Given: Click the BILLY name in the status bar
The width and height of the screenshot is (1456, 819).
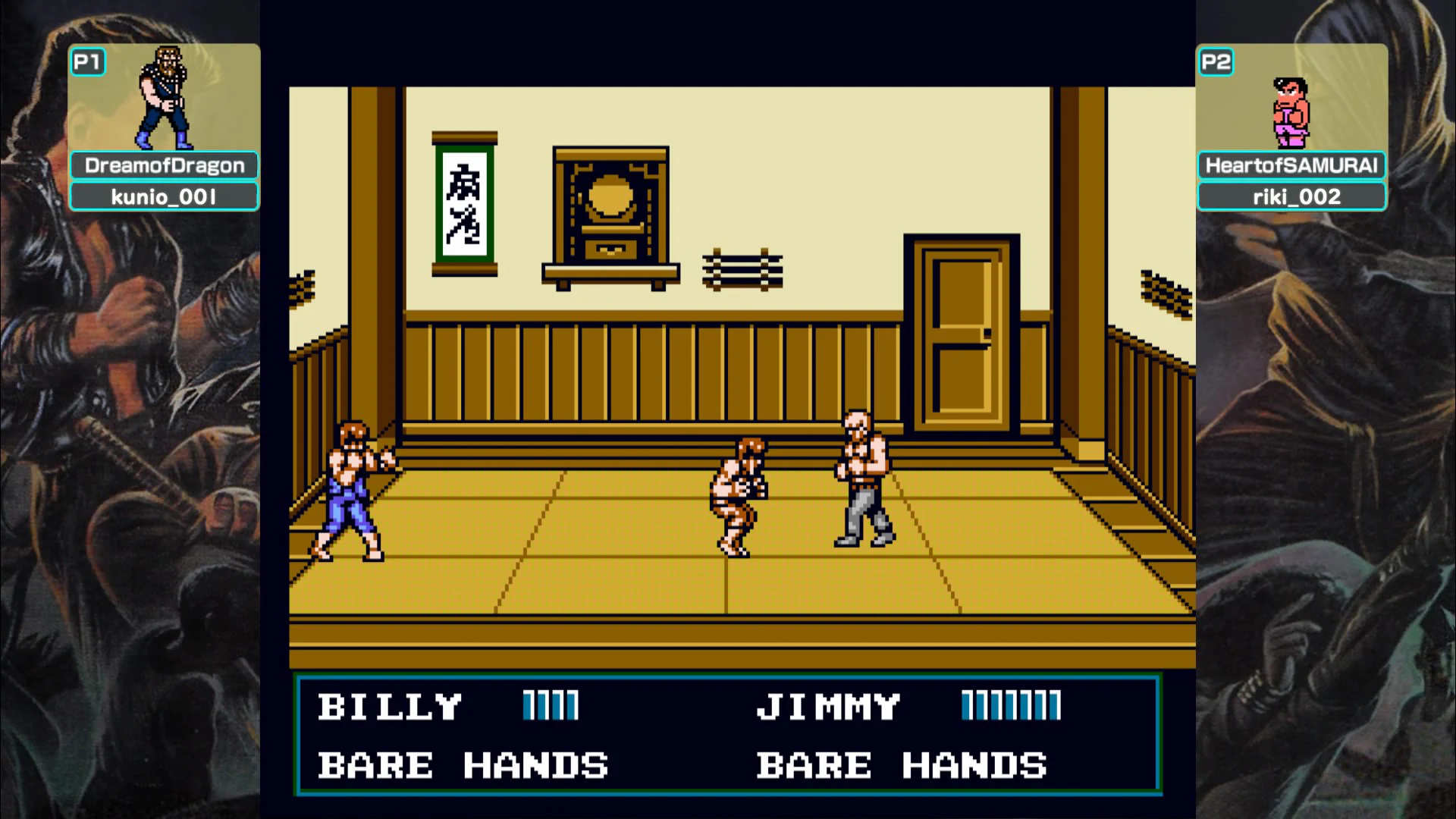Looking at the screenshot, I should [390, 705].
